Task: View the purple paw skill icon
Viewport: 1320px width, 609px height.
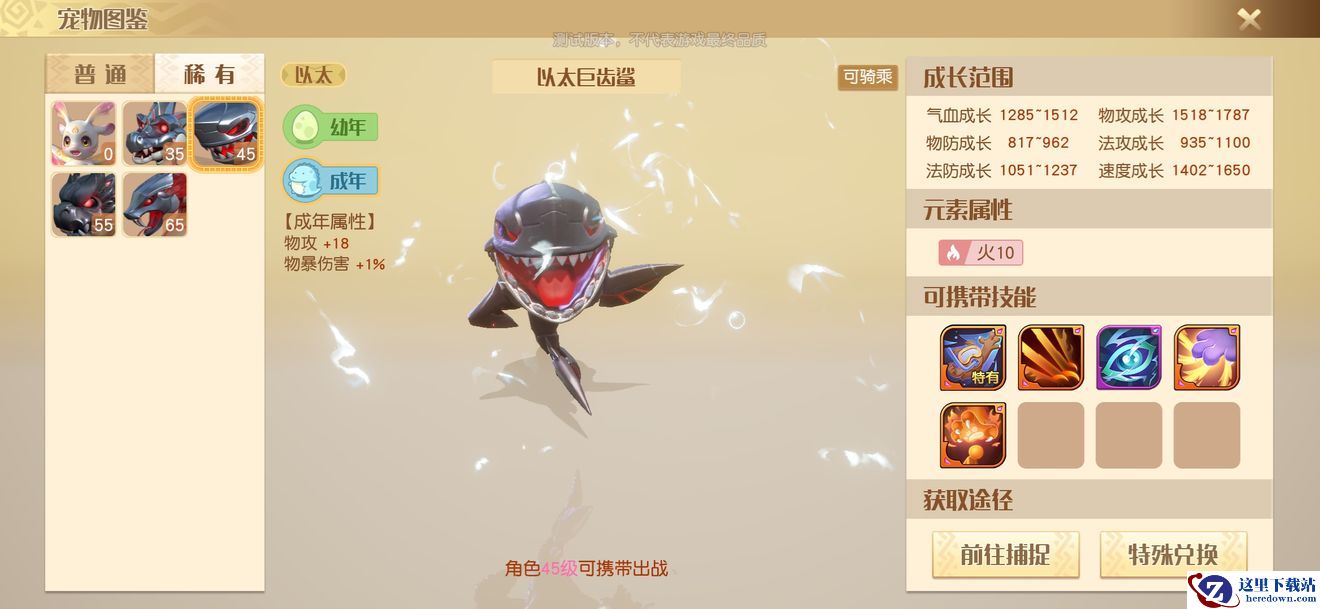Action: pos(1207,357)
